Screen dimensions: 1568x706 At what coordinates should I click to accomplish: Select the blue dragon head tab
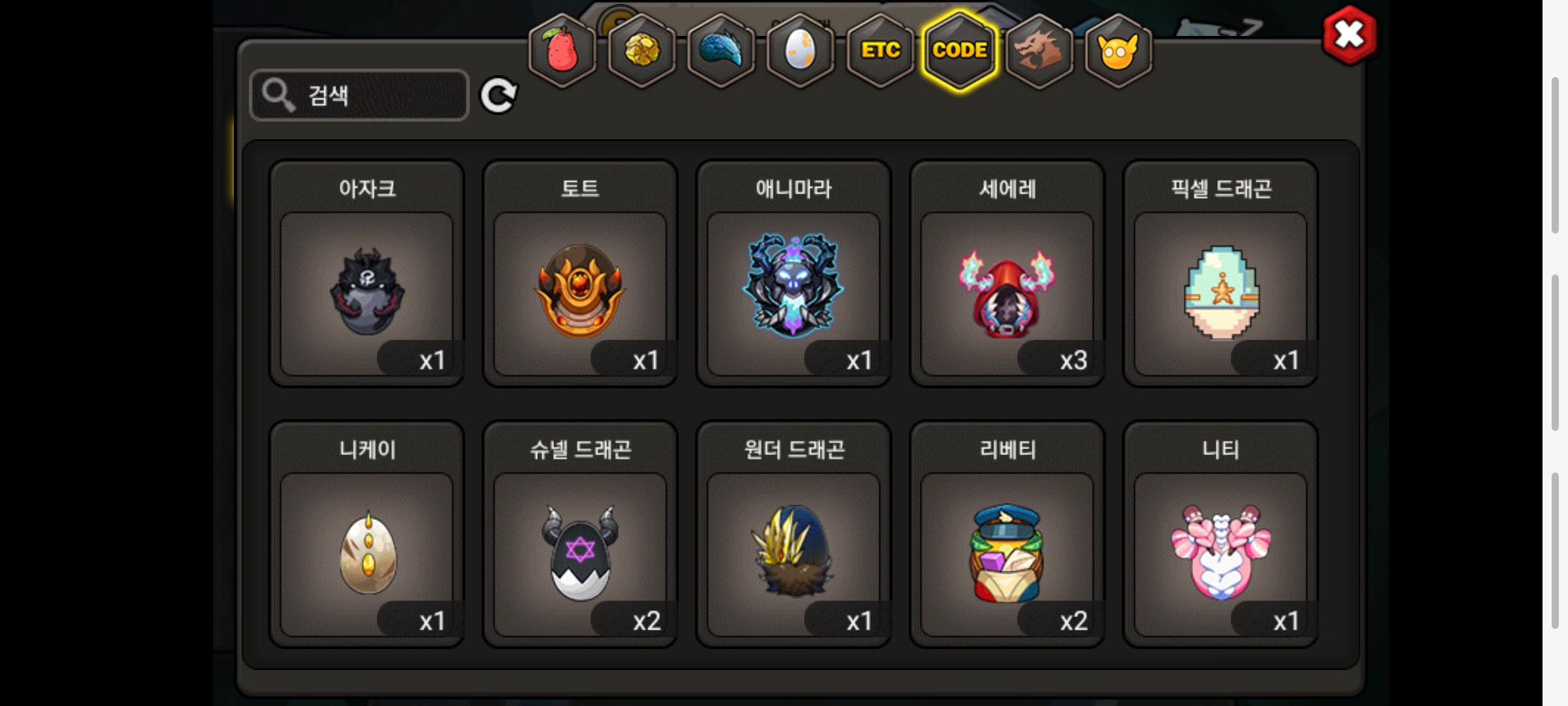[x=721, y=50]
